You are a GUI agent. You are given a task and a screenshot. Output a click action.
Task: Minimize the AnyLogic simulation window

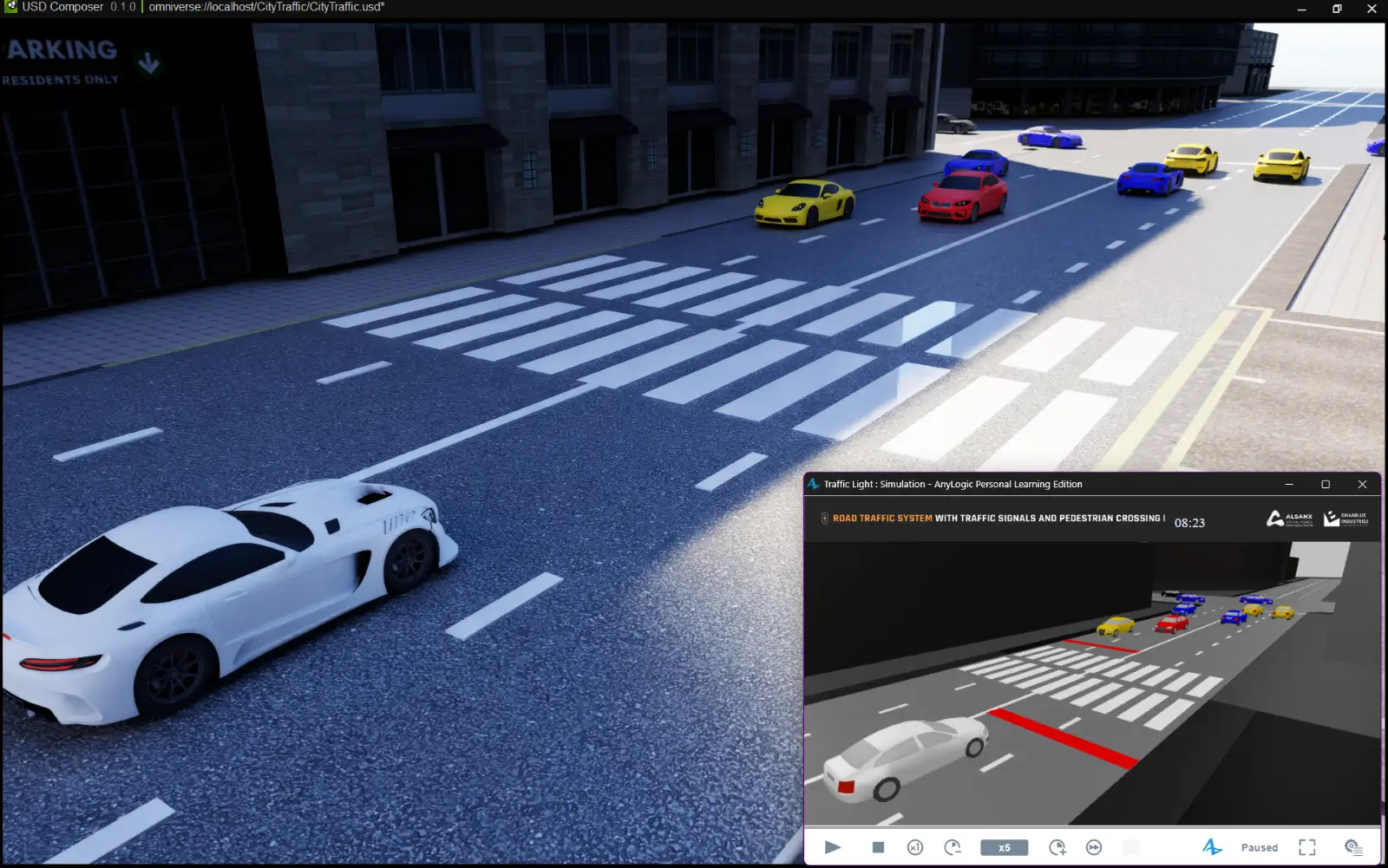click(1289, 484)
